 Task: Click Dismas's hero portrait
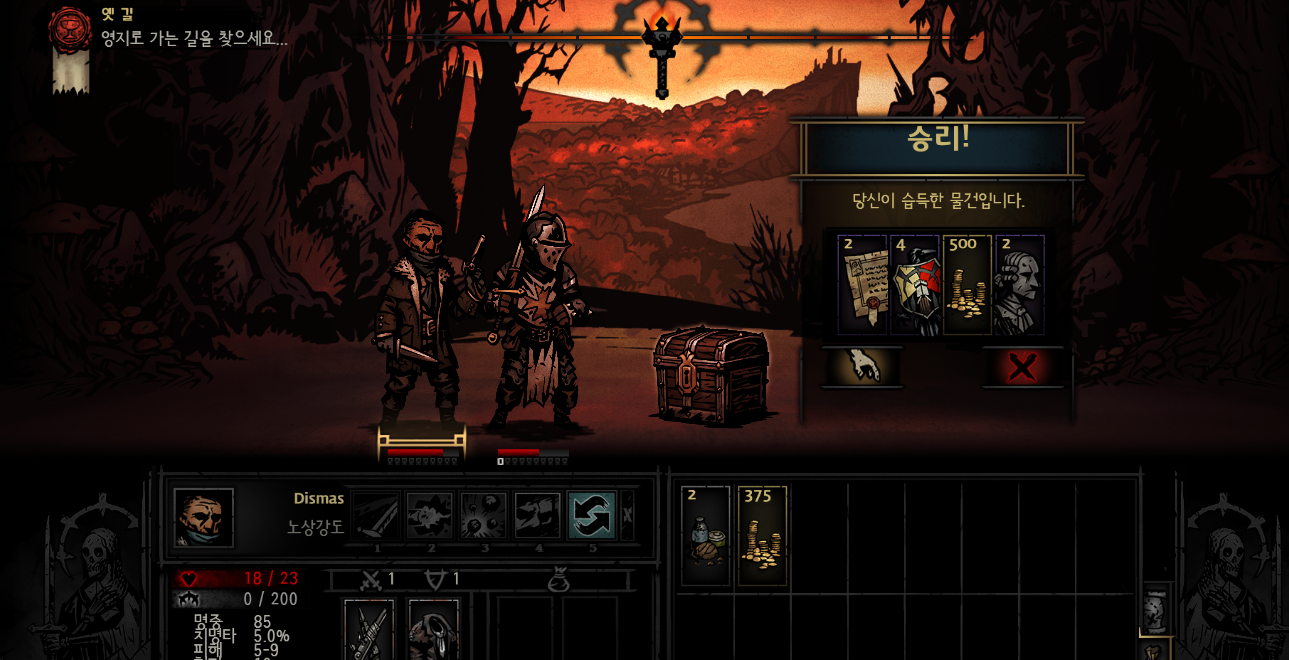pos(204,518)
